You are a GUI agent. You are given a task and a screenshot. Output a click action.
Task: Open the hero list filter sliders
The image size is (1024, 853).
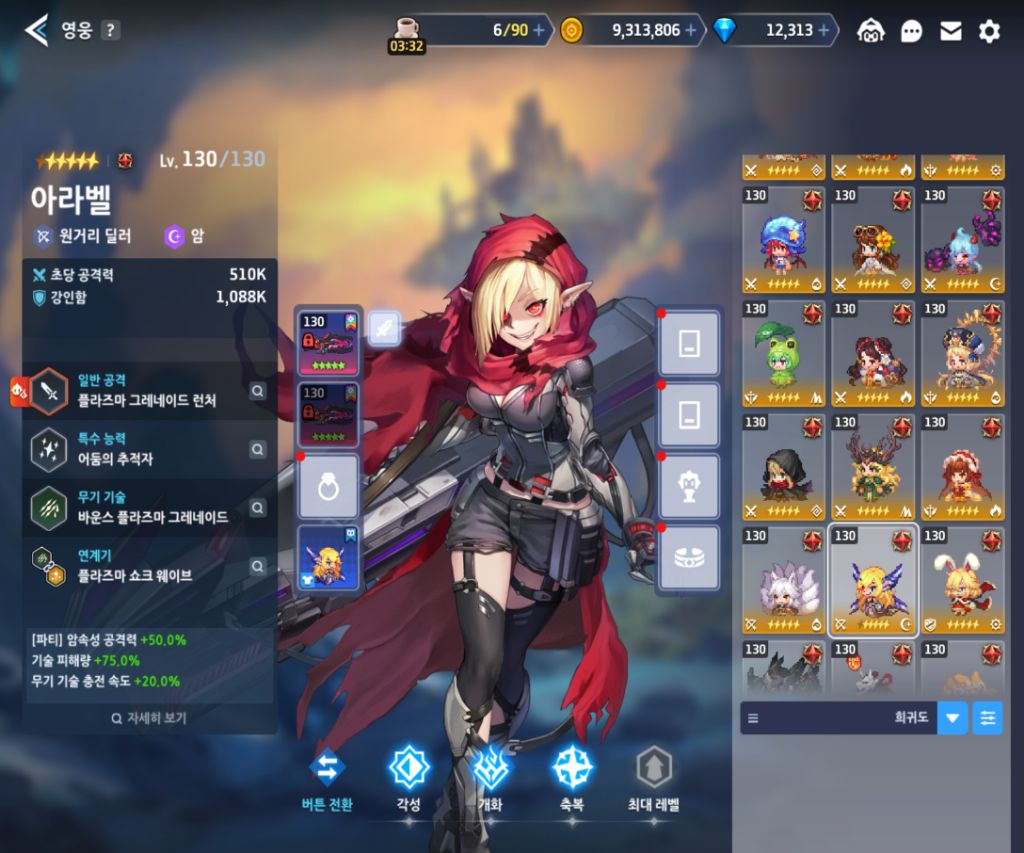[x=987, y=718]
